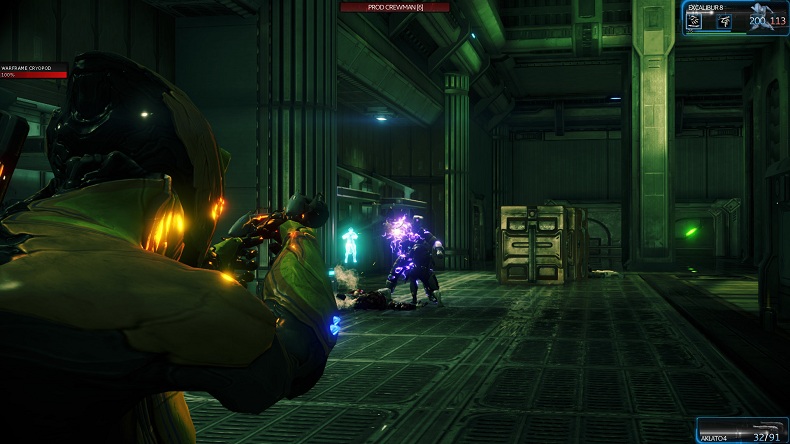Activate the highlighted Excalibur ability icon

pyautogui.click(x=694, y=21)
